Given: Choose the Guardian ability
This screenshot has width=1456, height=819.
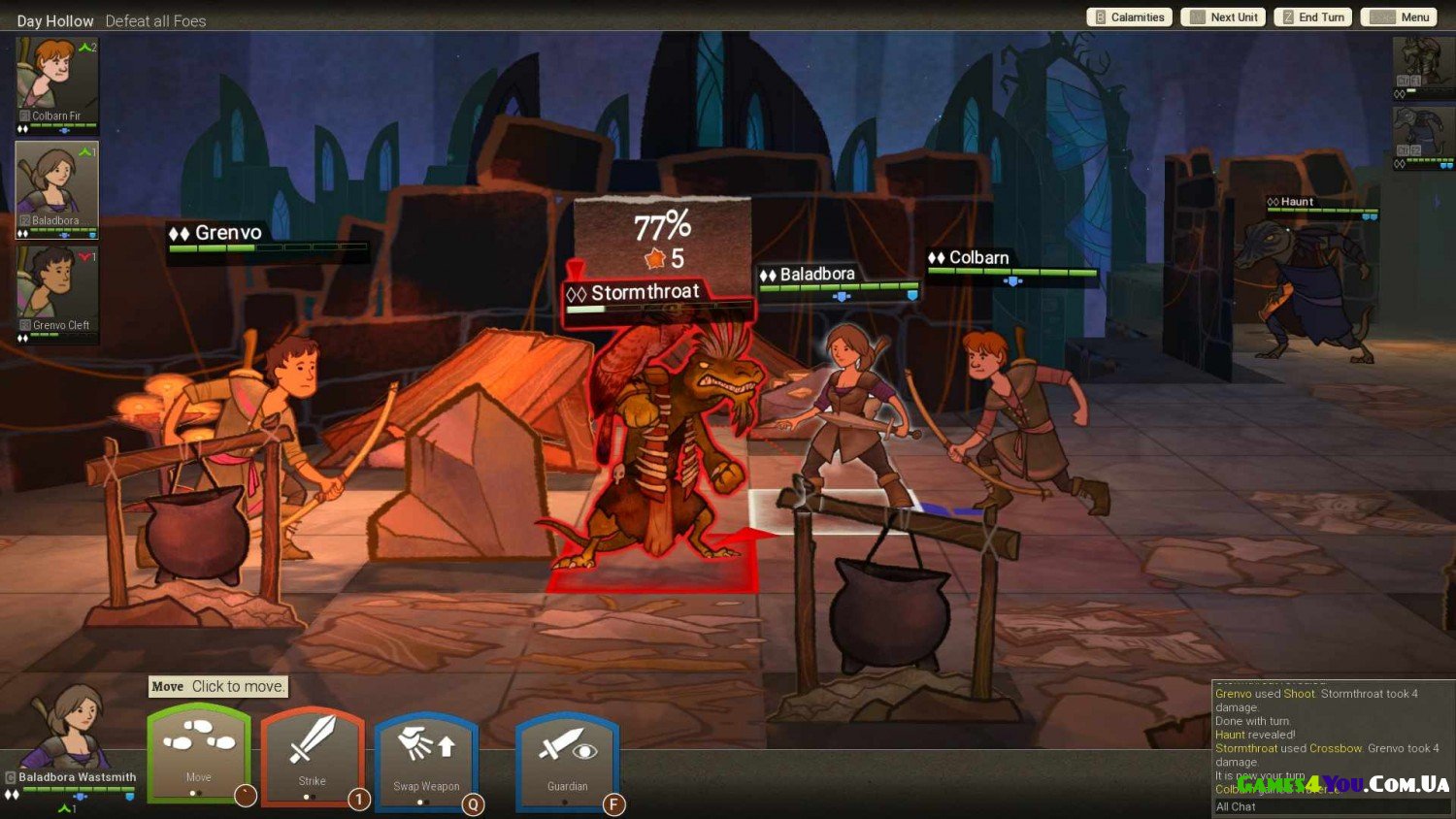Looking at the screenshot, I should click(567, 759).
